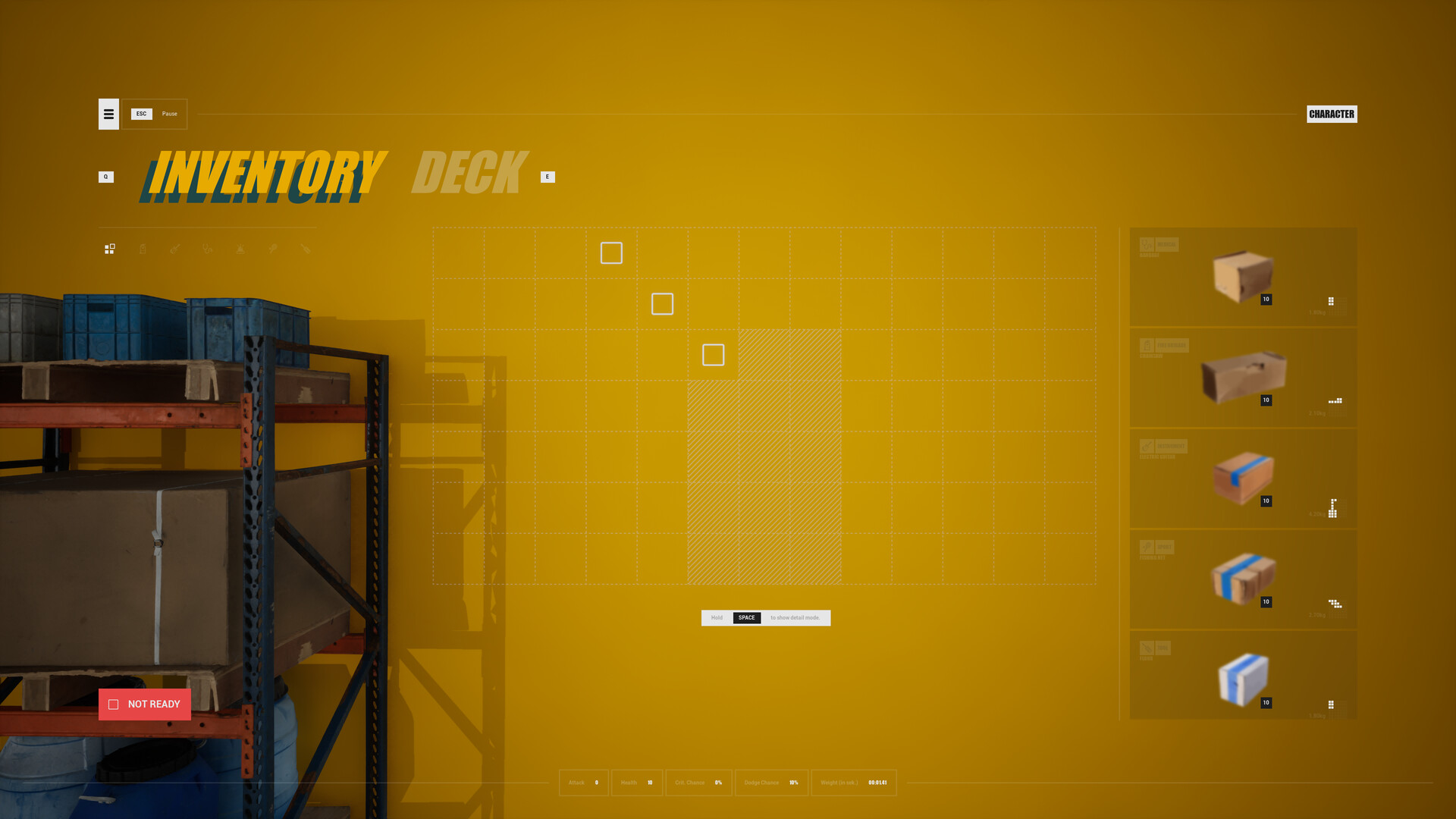Viewport: 1456px width, 819px height.
Task: Select the 'show all items' grid filter icon
Action: [109, 249]
